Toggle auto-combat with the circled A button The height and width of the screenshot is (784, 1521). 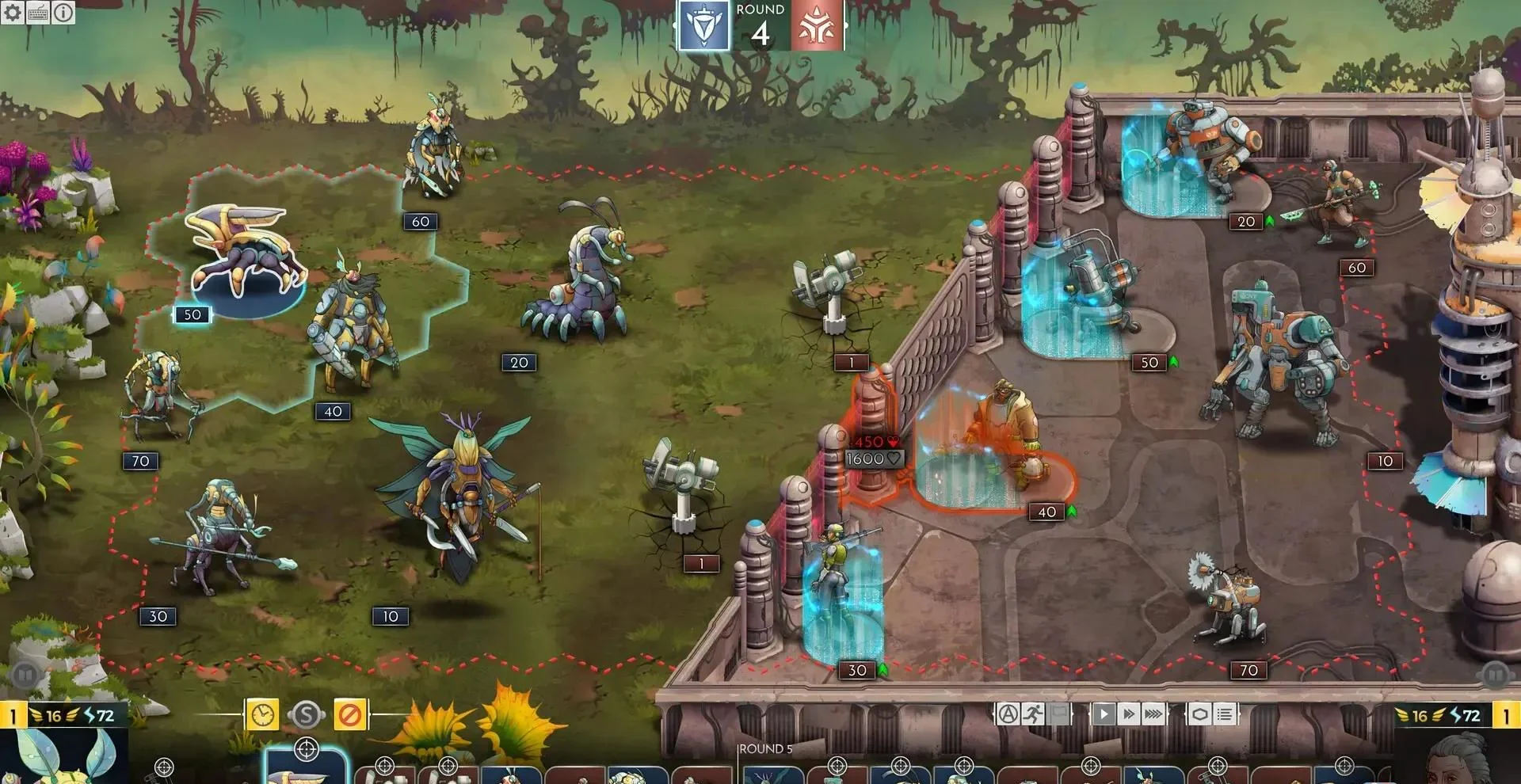1008,714
